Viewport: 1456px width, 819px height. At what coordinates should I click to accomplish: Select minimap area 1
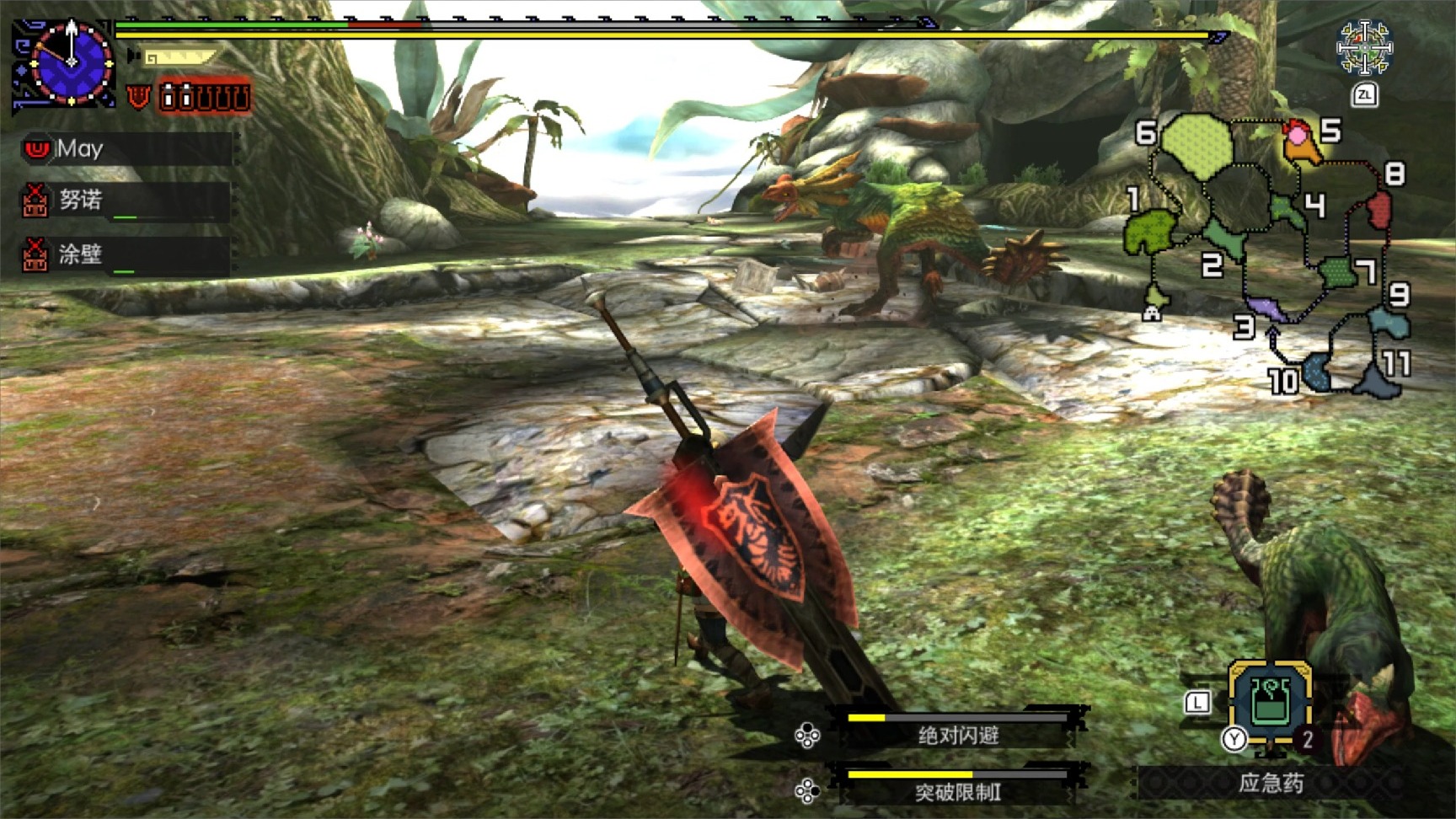pyautogui.click(x=1149, y=230)
